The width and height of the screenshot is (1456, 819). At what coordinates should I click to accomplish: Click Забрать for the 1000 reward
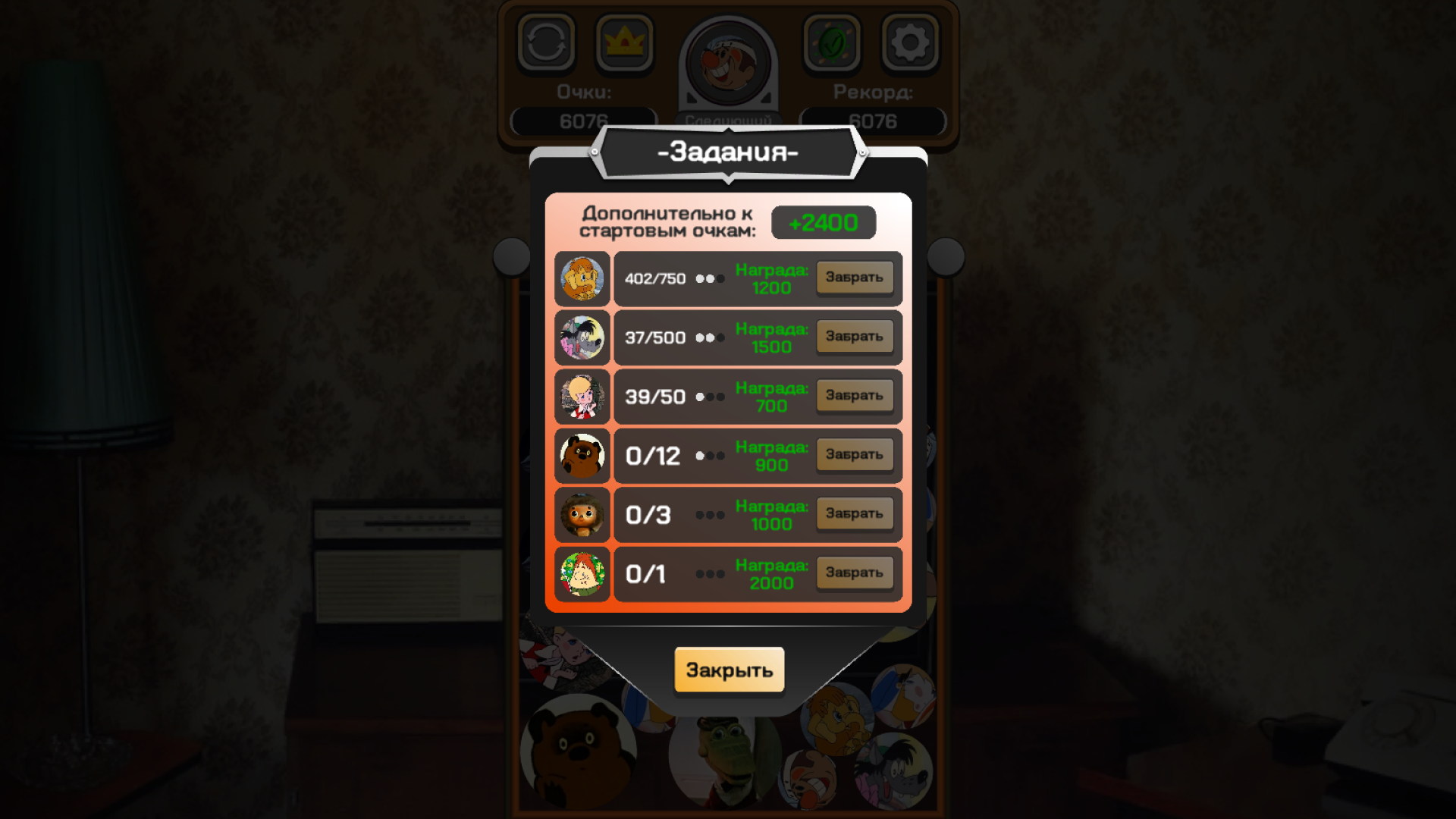[x=854, y=513]
